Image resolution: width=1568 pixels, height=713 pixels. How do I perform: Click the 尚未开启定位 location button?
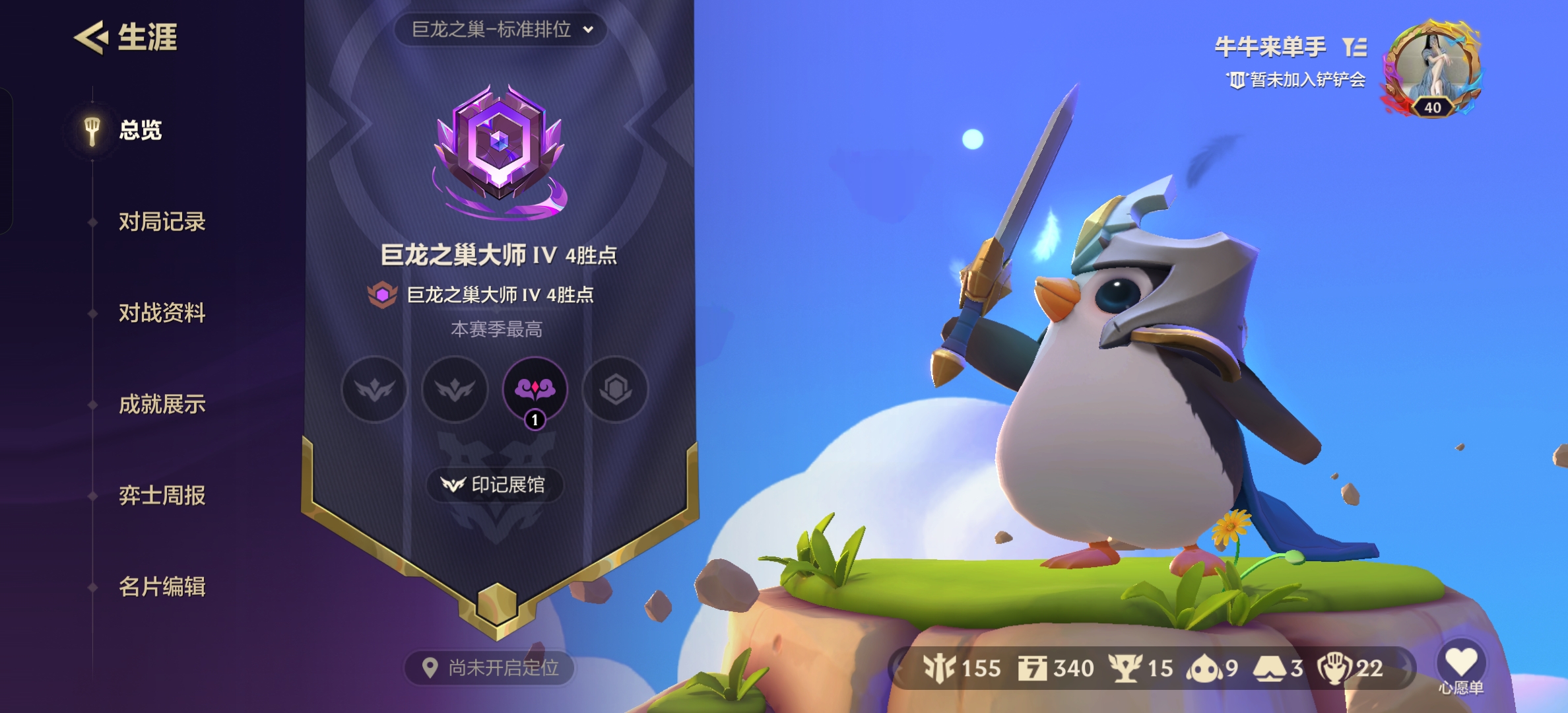(x=490, y=668)
